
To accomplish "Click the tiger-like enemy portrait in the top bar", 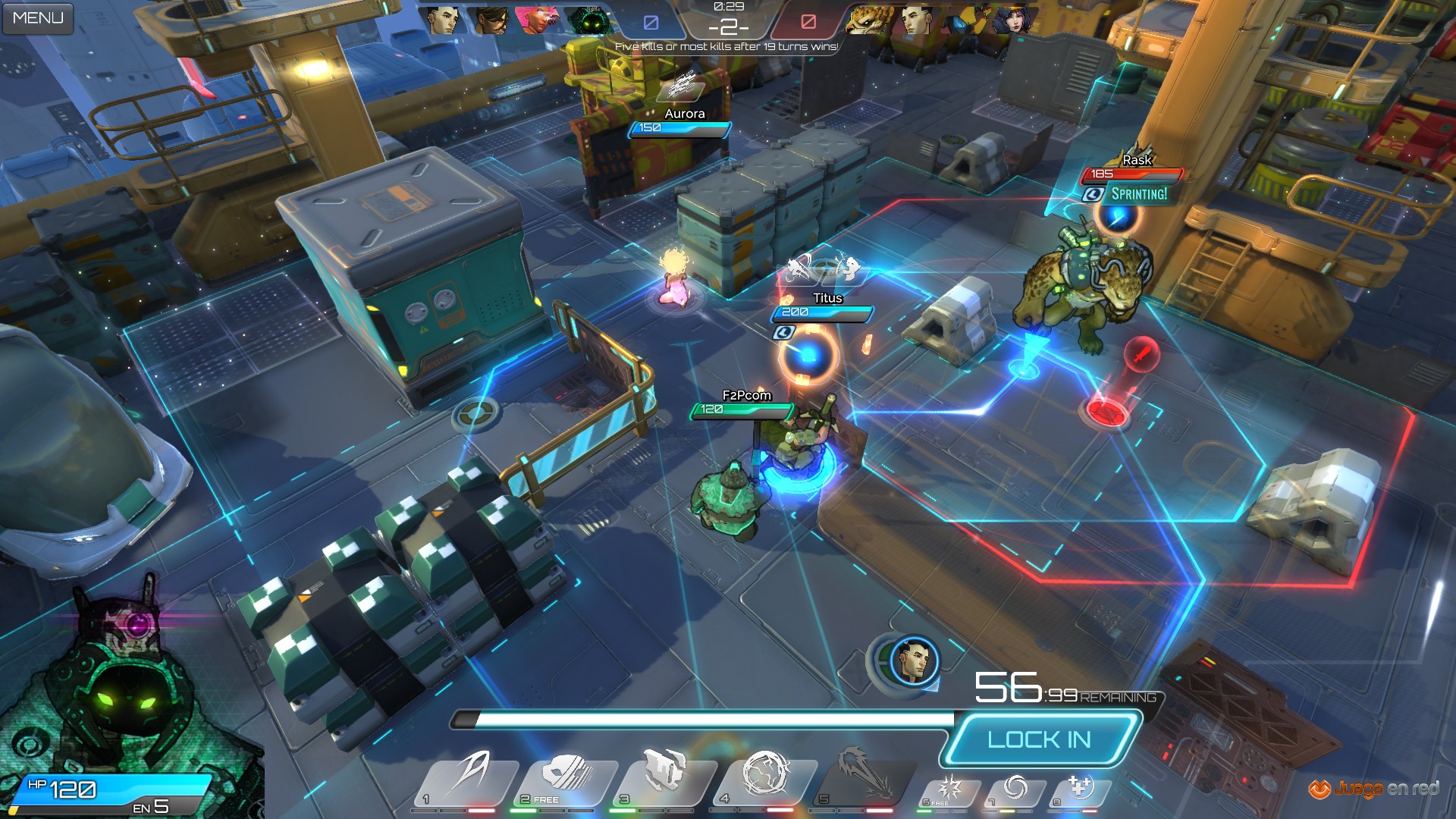I will 870,20.
